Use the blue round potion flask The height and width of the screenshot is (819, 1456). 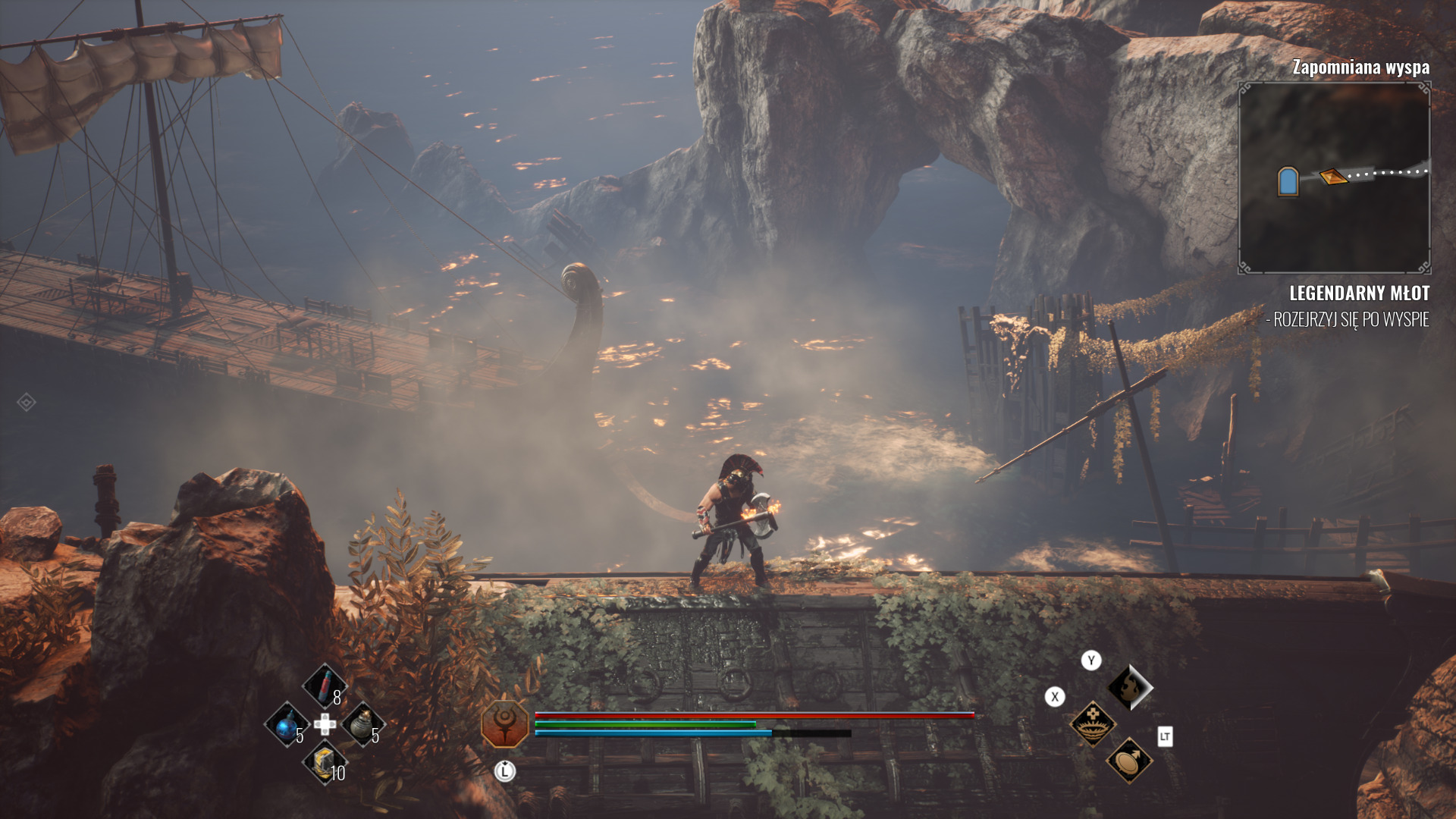coord(287,725)
